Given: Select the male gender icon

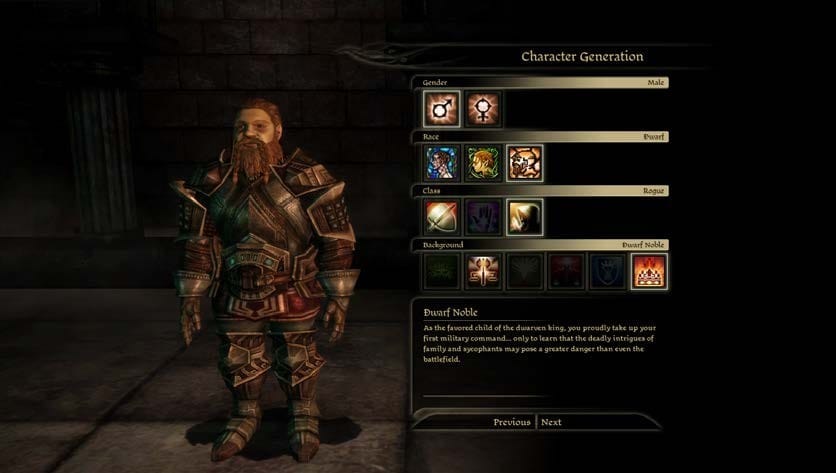Looking at the screenshot, I should coord(441,109).
